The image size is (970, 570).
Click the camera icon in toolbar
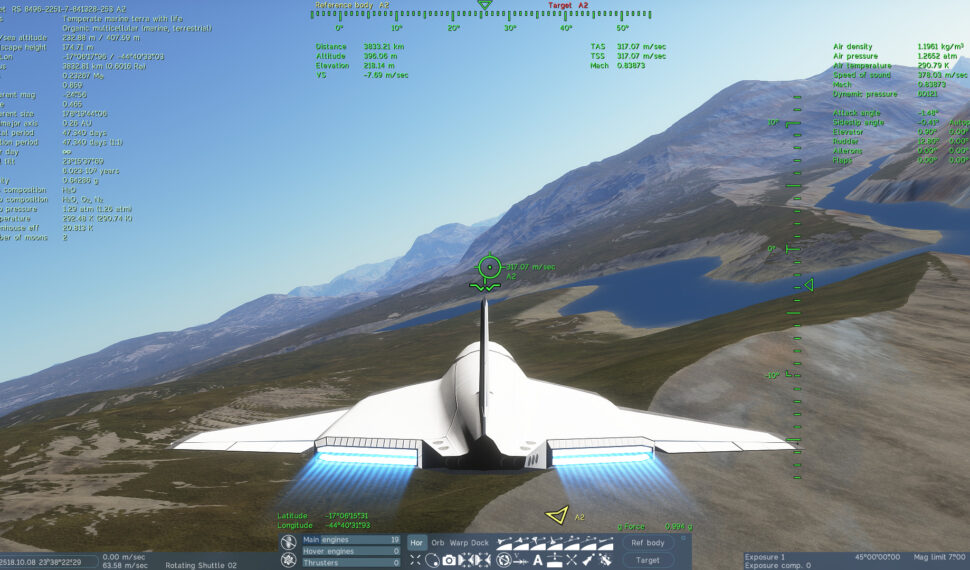(x=449, y=560)
